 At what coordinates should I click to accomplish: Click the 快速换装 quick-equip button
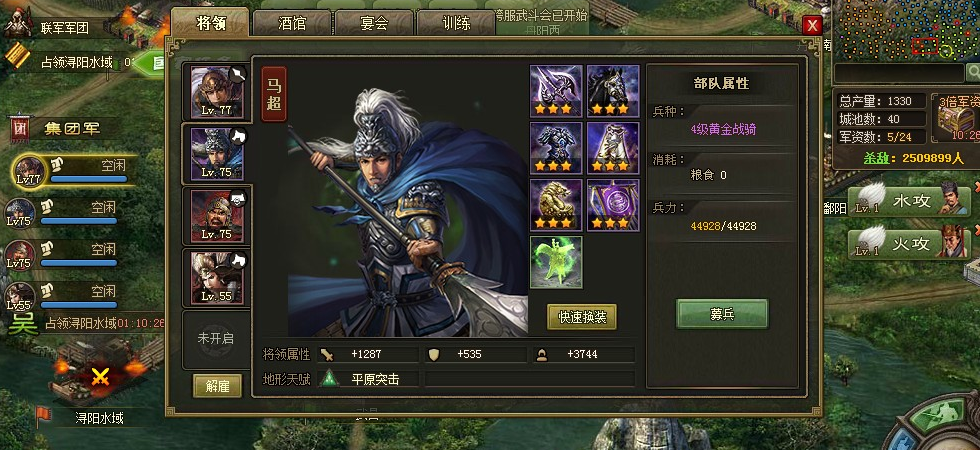point(582,317)
